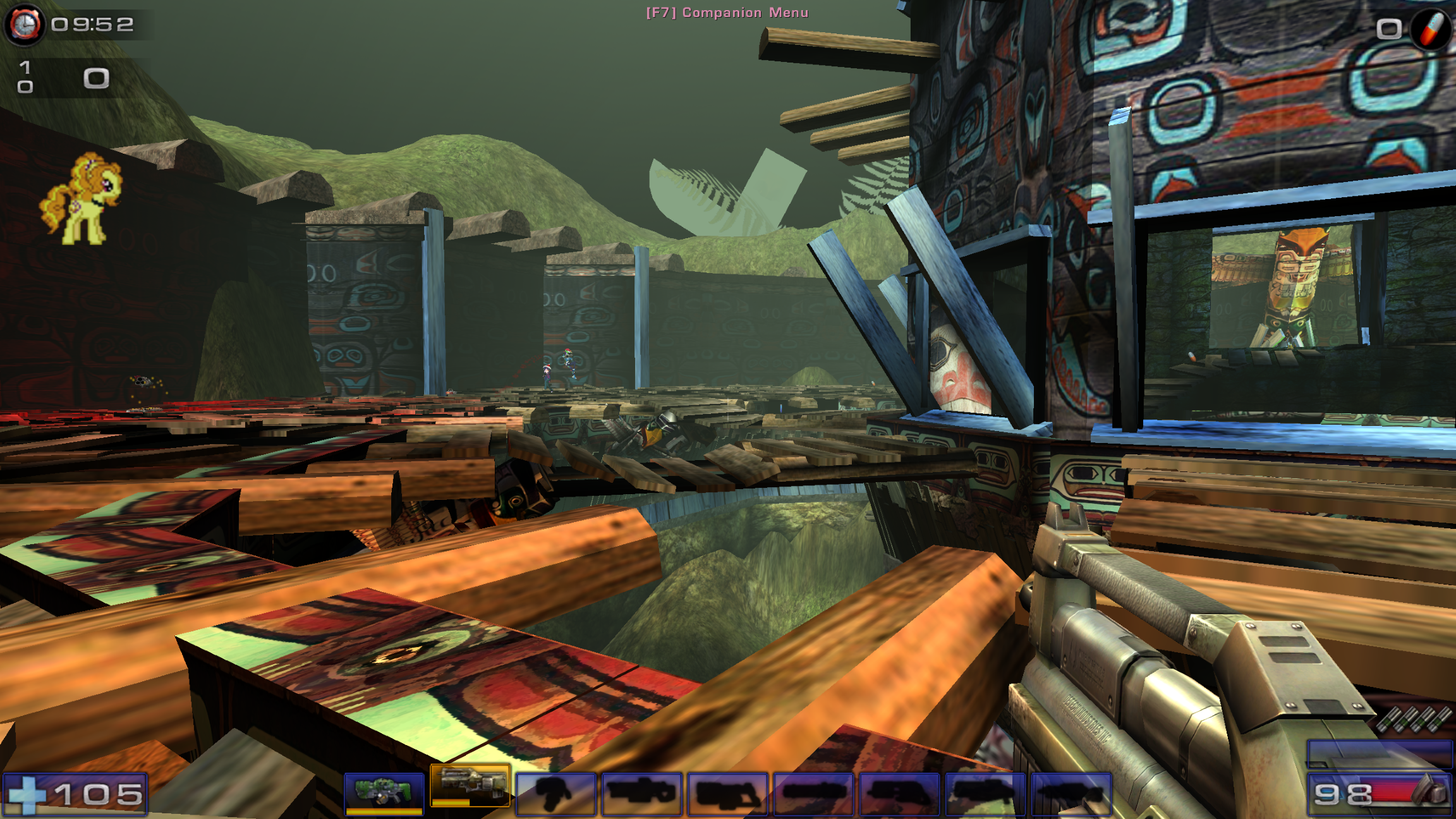Click the adrenaline pill icon
Screen dimensions: 1456x819
click(1432, 27)
